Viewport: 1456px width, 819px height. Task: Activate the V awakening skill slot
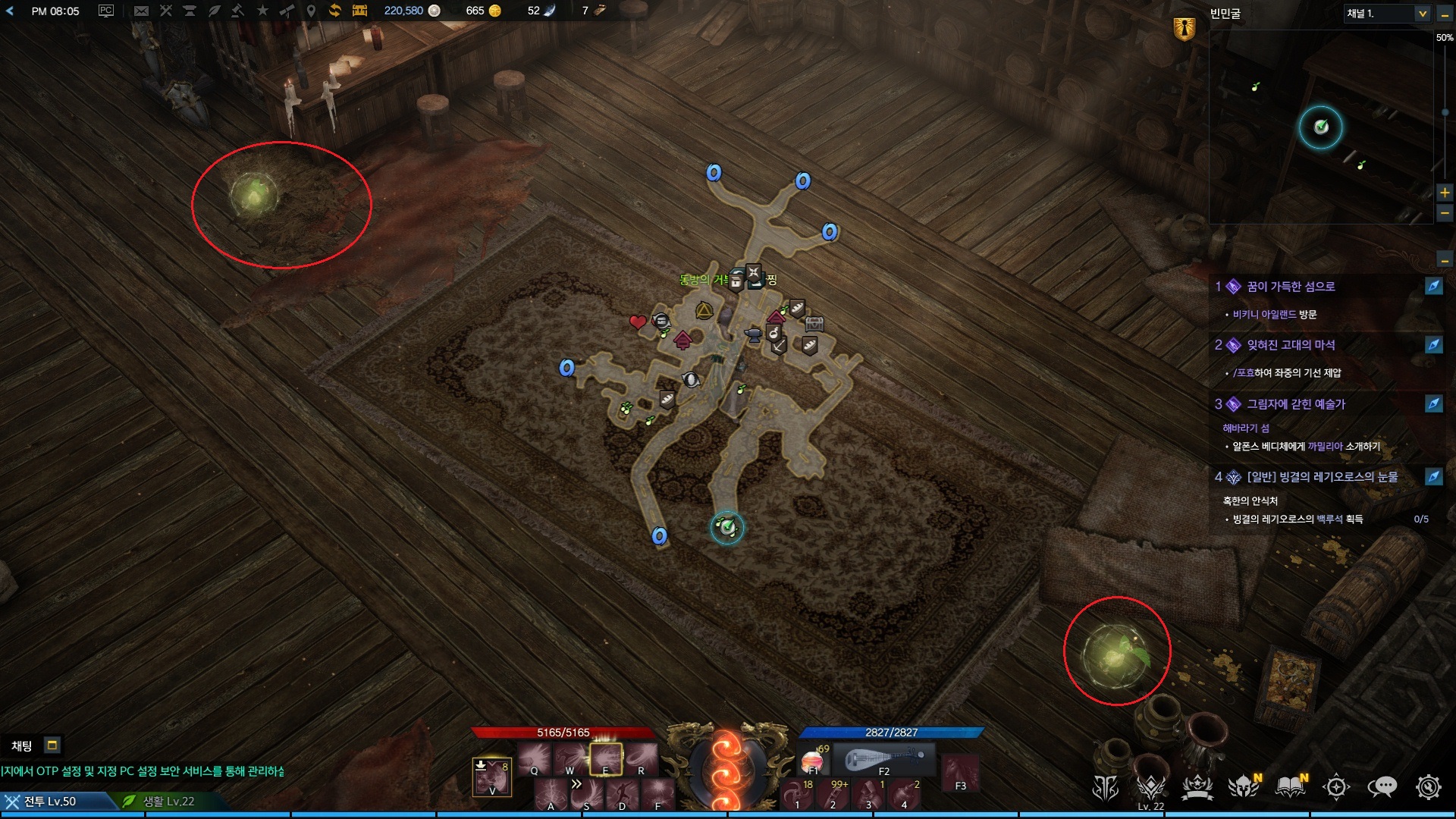click(x=491, y=777)
